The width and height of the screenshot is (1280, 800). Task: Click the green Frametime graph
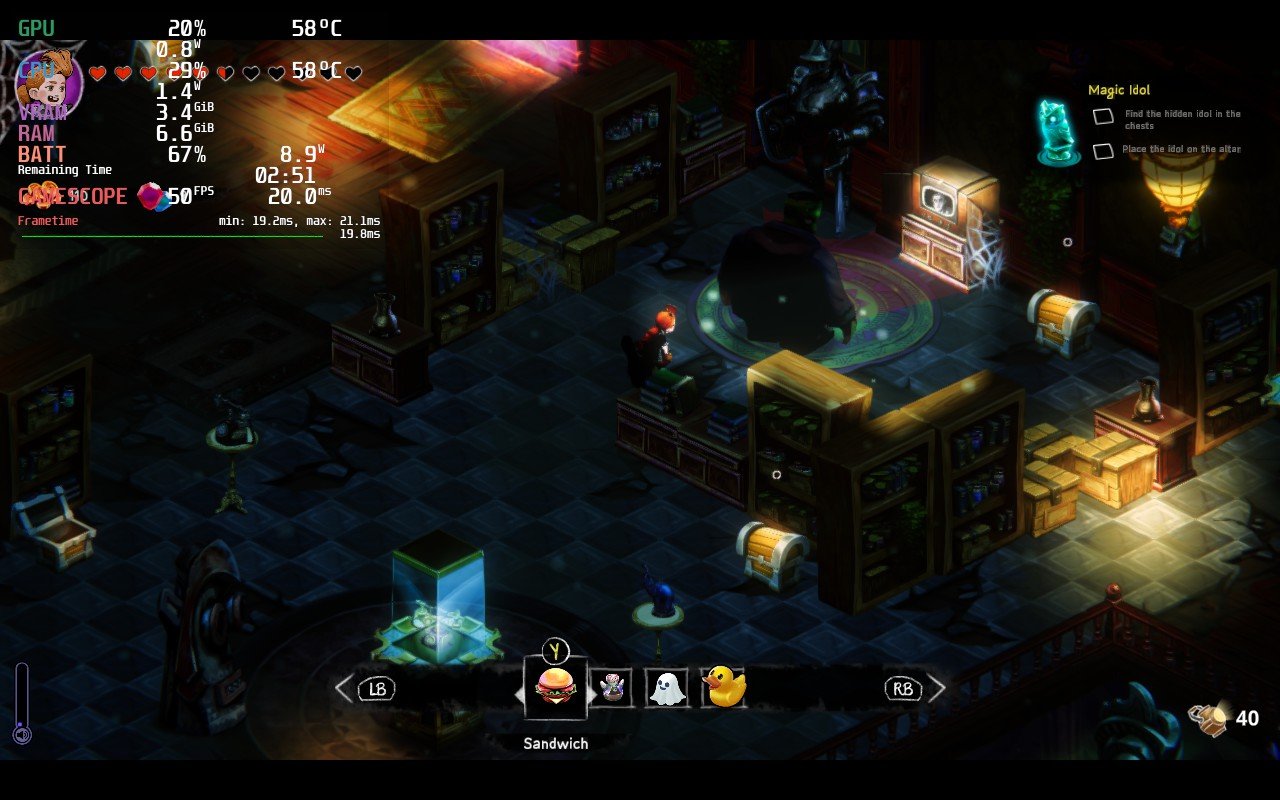[x=170, y=236]
